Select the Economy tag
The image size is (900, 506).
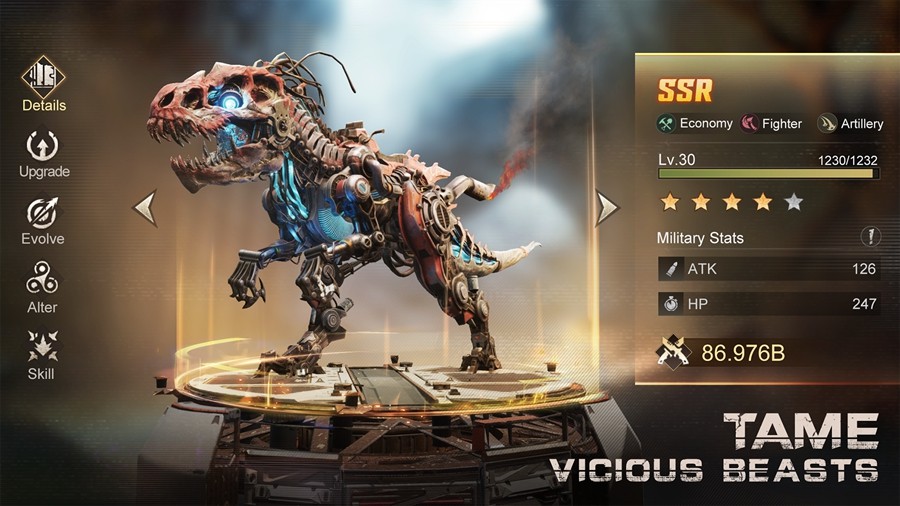point(694,124)
